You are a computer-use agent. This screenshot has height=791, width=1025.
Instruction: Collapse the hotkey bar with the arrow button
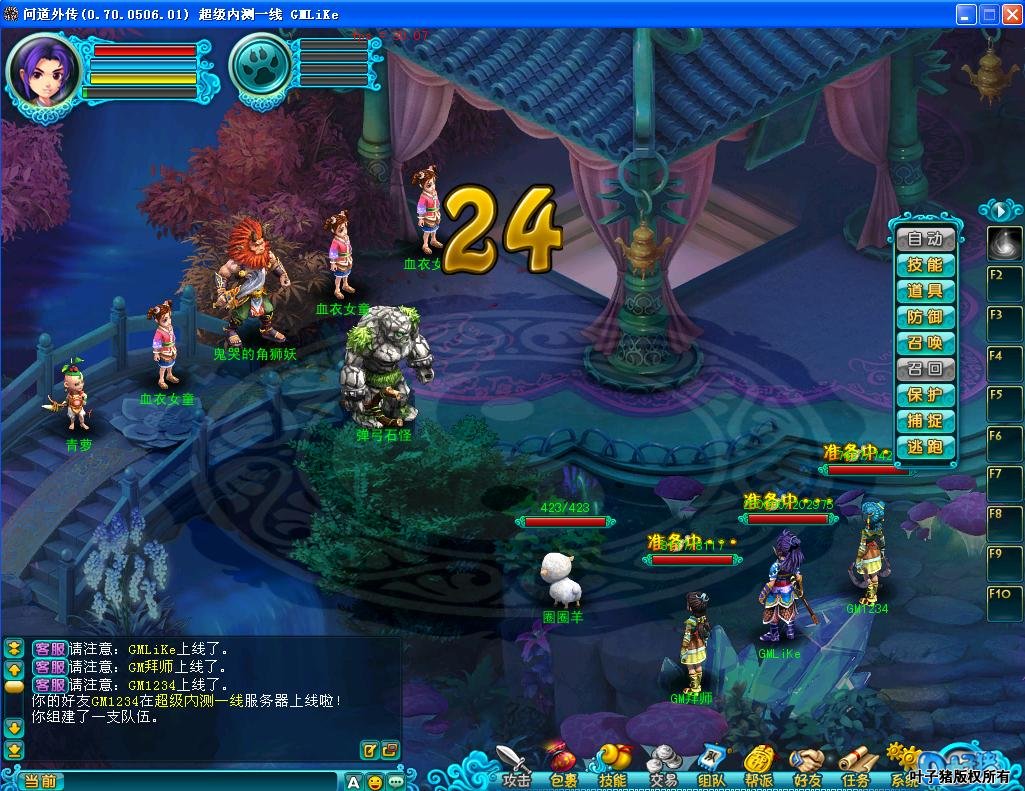click(999, 210)
